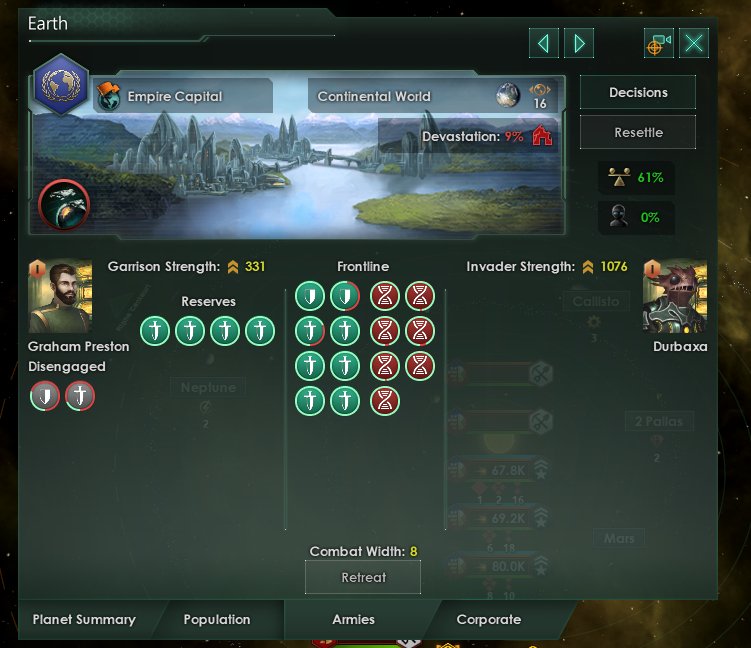Select Graham Preston's leader portrait
751x648 pixels.
pyautogui.click(x=60, y=297)
